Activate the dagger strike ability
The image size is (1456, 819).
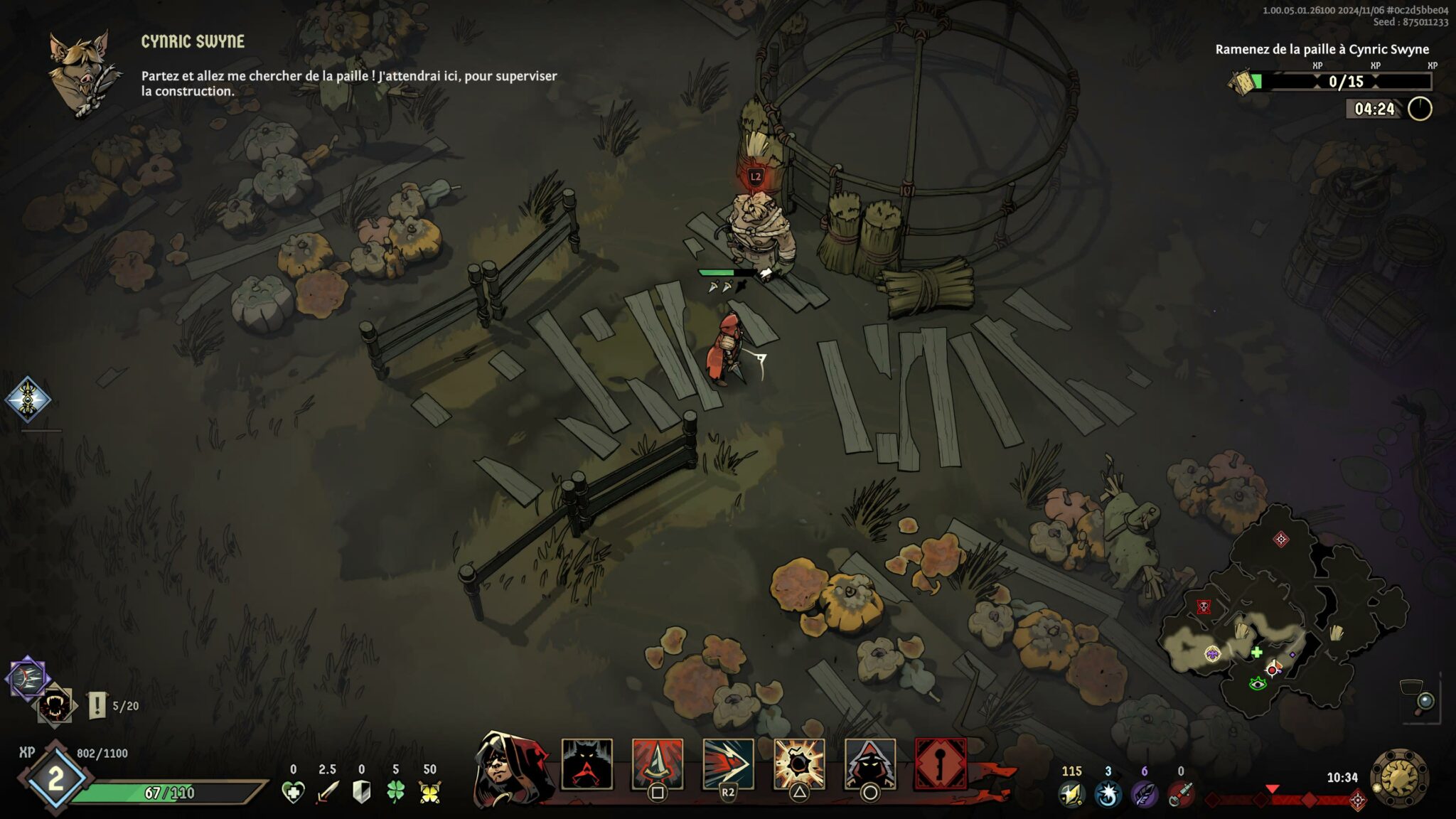(x=658, y=764)
